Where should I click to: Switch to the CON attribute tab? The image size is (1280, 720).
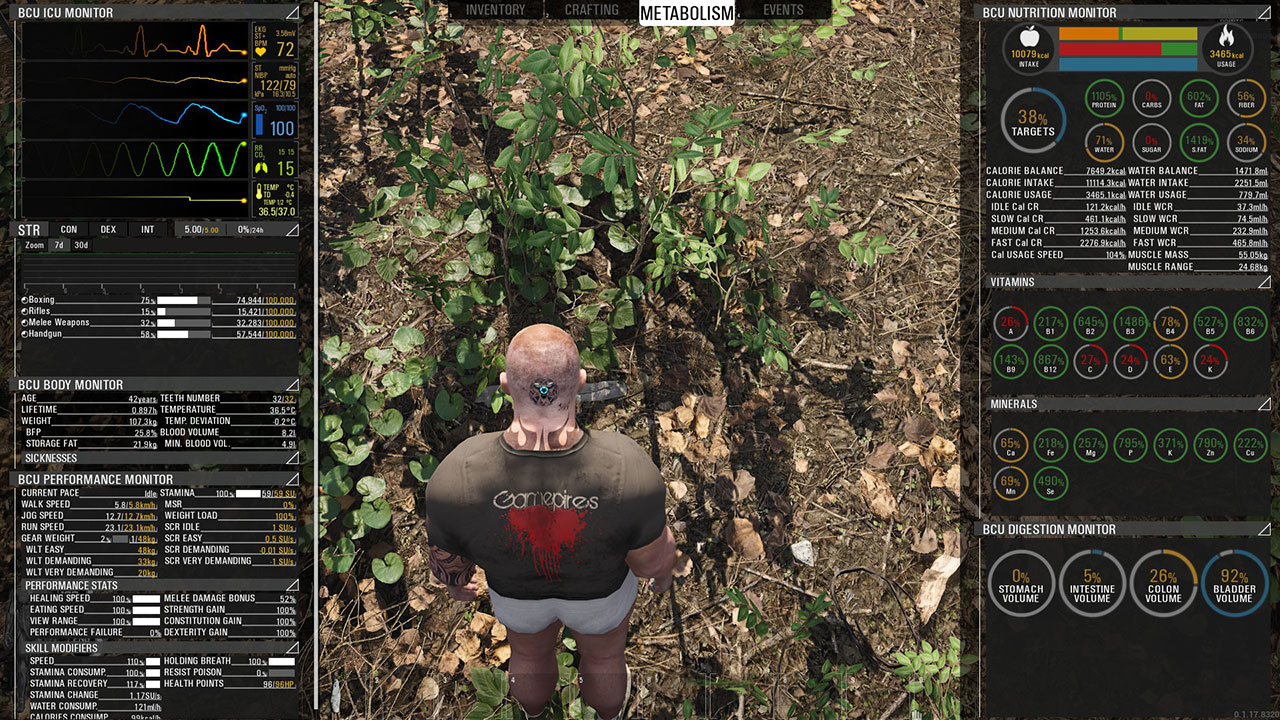(68, 230)
